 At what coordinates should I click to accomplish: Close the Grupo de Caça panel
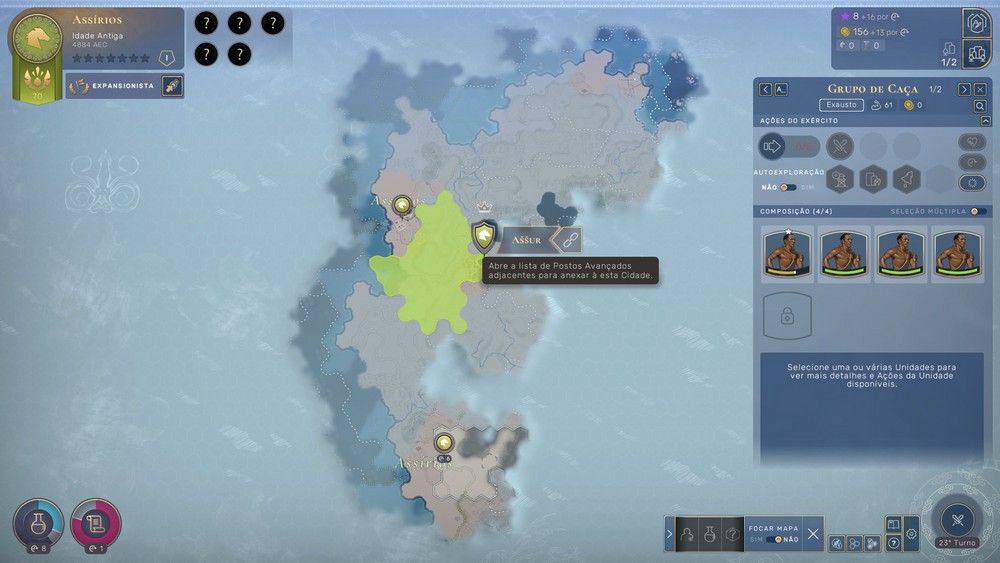pos(980,89)
